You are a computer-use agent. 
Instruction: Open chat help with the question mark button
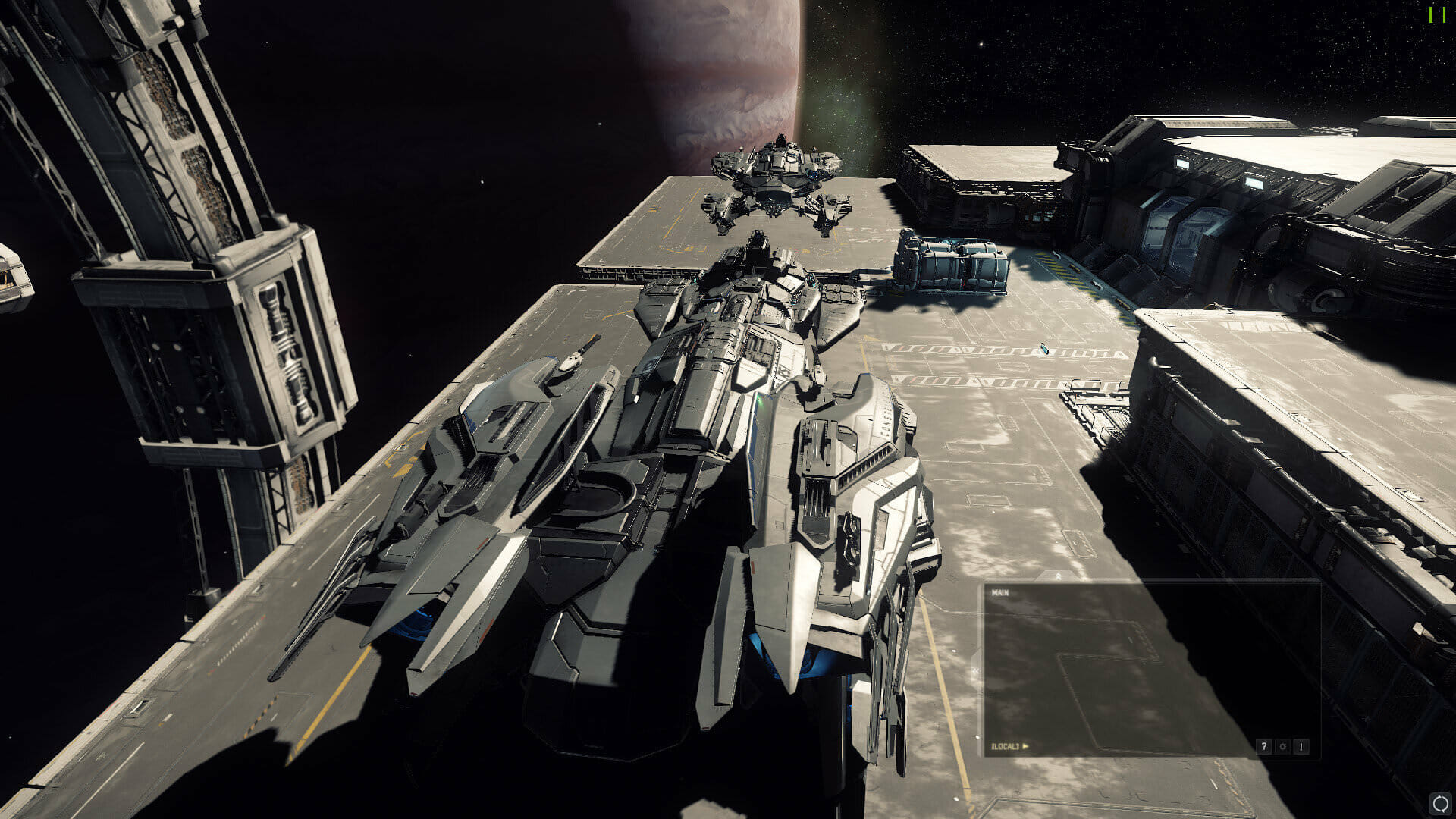tap(1263, 747)
